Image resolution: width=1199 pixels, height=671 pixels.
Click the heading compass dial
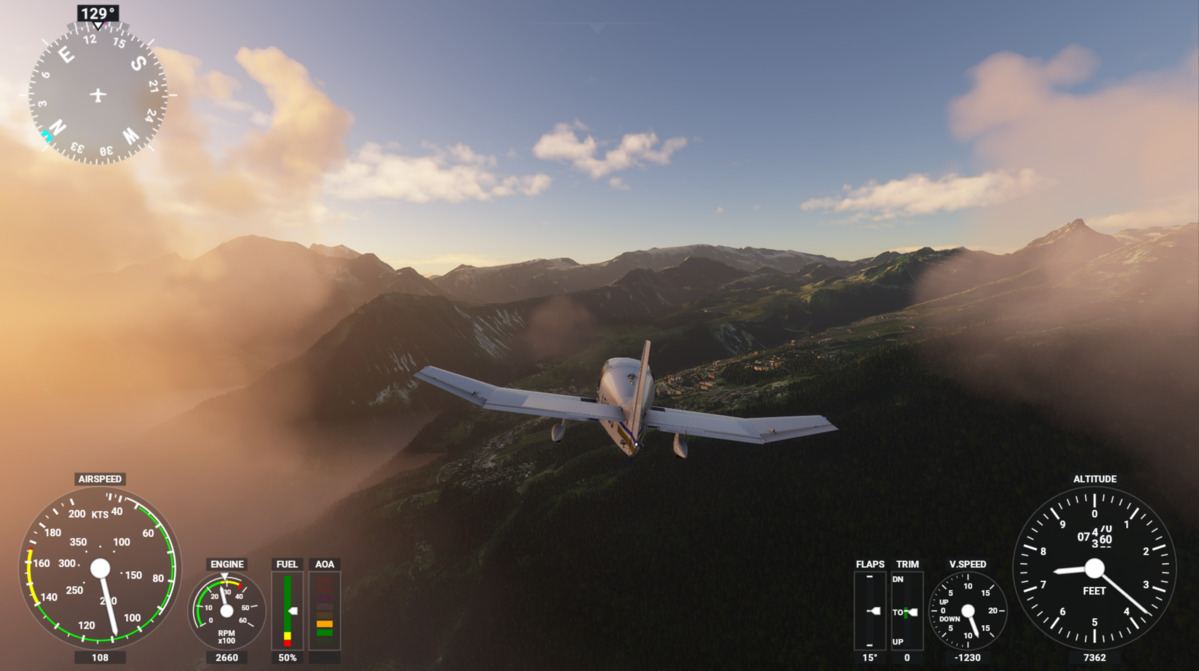[x=97, y=94]
